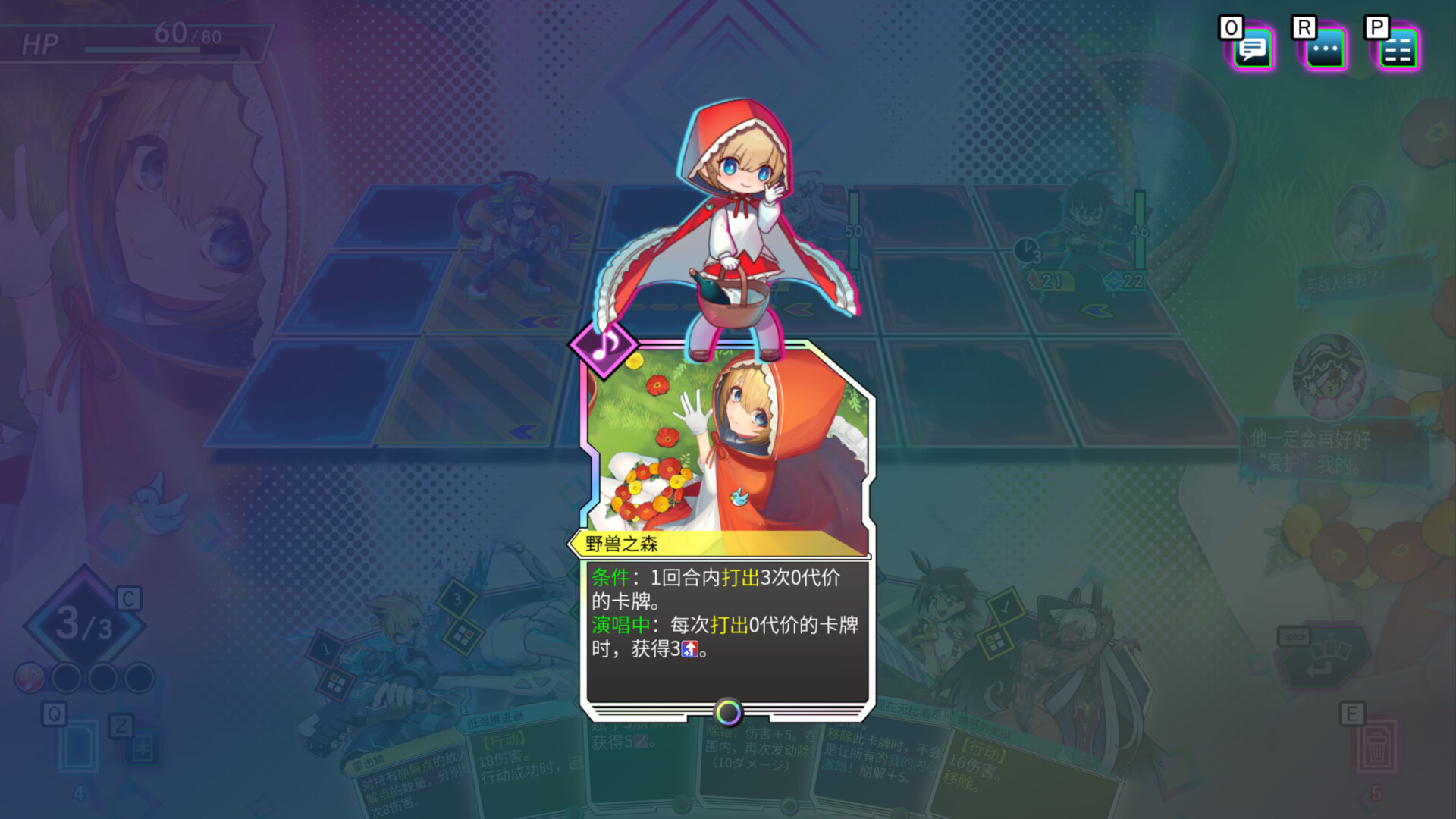1456x819 pixels.
Task: Click the yellow 21 counter near the enemy
Action: pyautogui.click(x=1050, y=281)
